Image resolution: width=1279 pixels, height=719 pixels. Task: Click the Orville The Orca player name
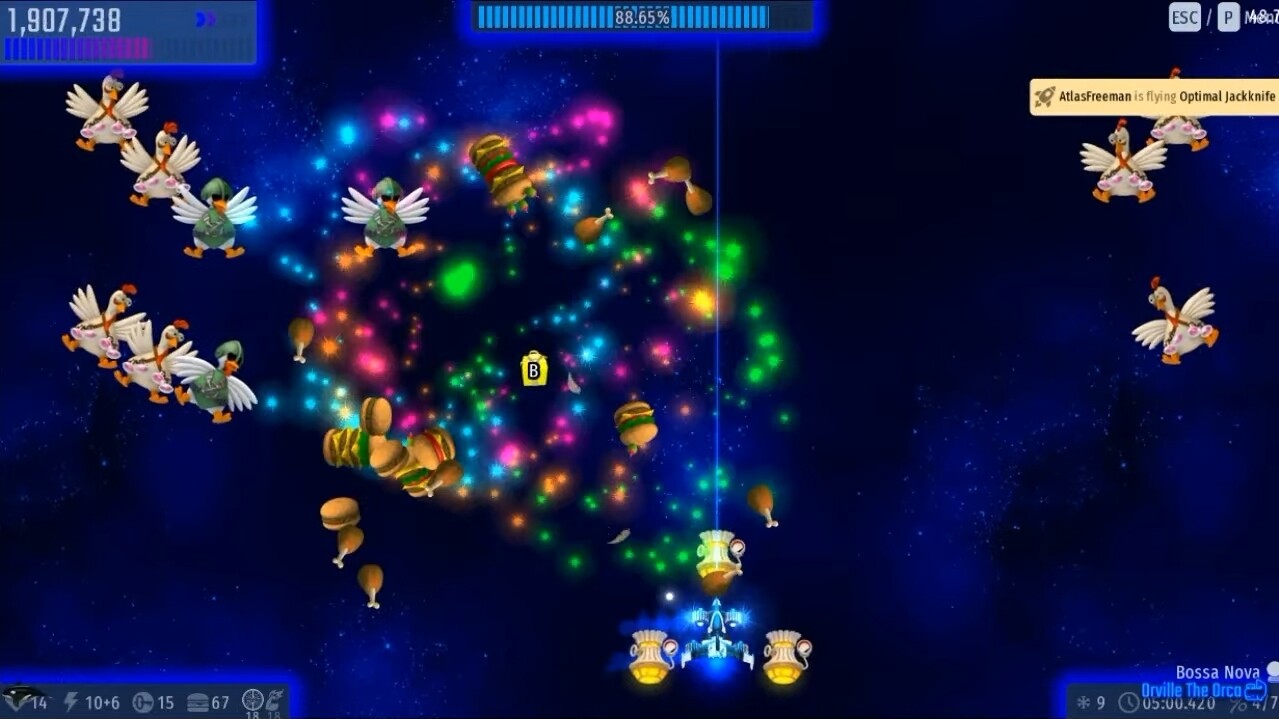click(1190, 690)
